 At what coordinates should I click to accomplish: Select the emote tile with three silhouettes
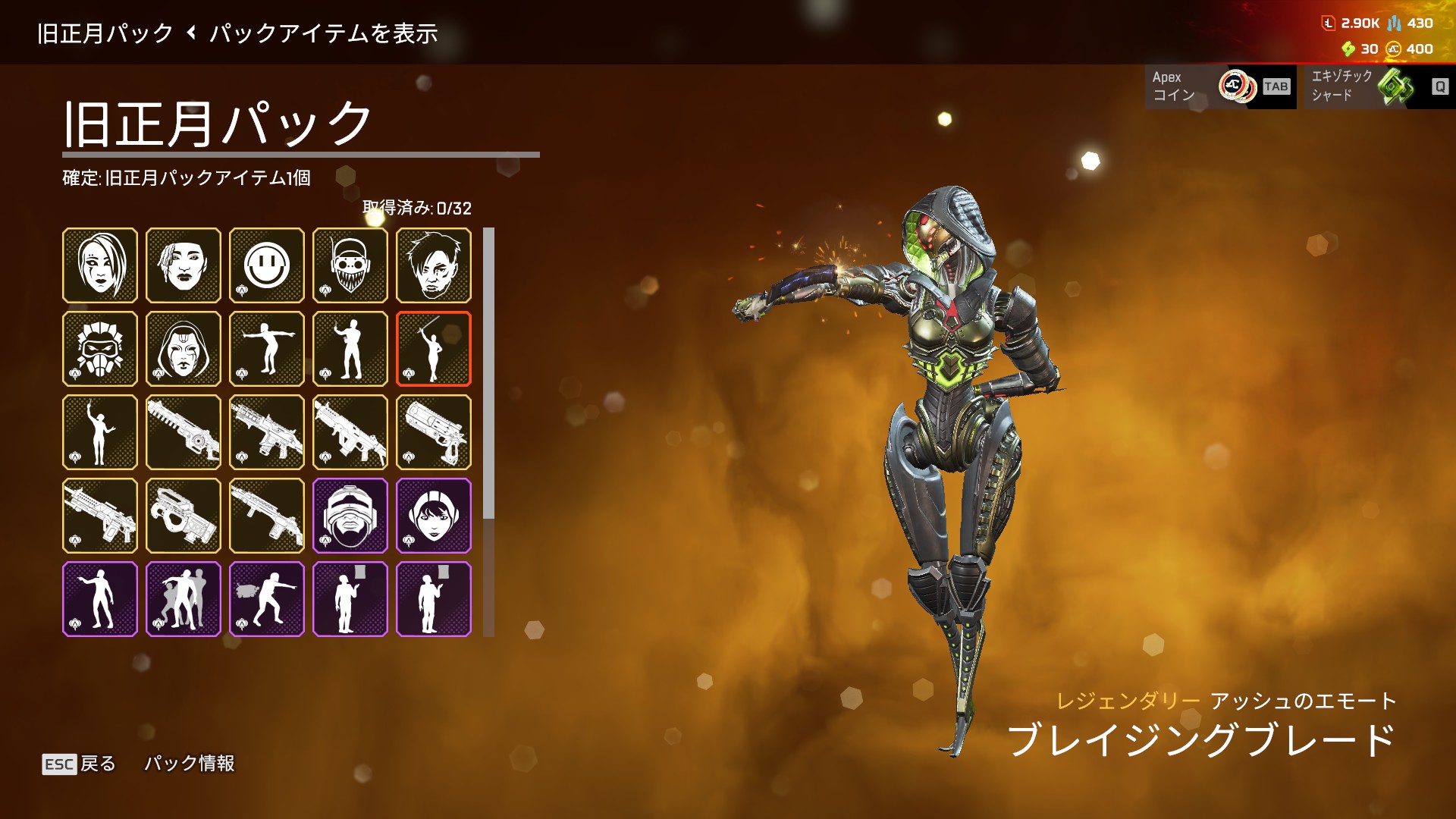(x=184, y=599)
